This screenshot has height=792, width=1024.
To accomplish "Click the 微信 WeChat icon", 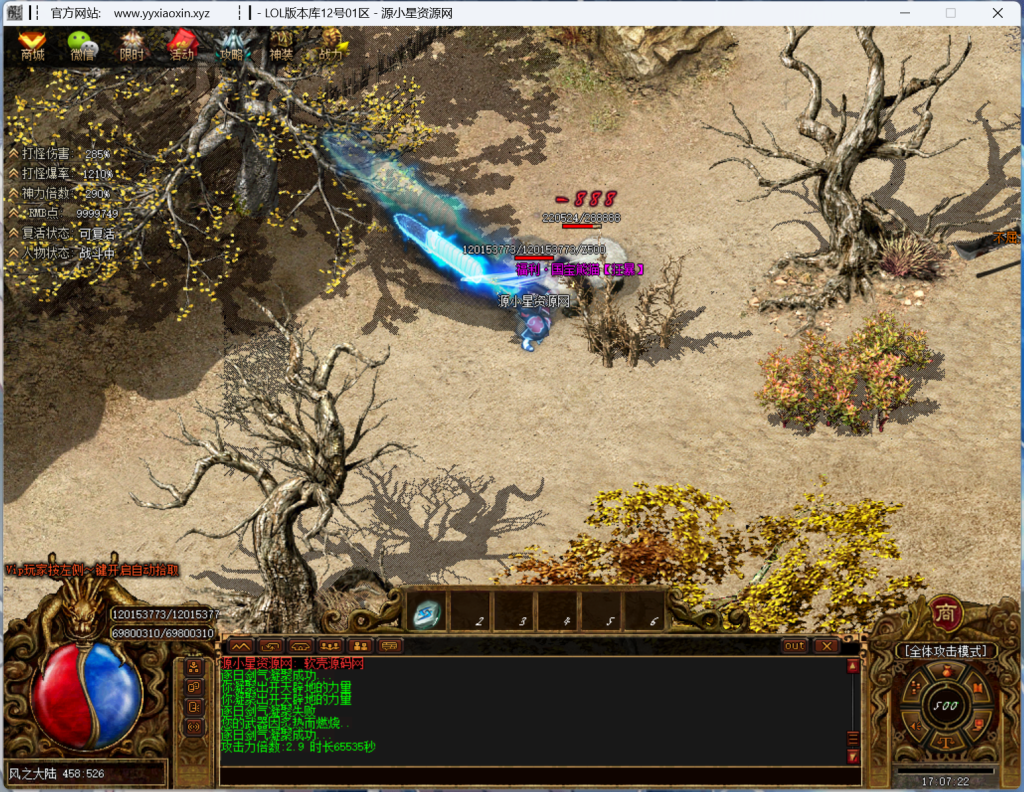I will pyautogui.click(x=82, y=45).
